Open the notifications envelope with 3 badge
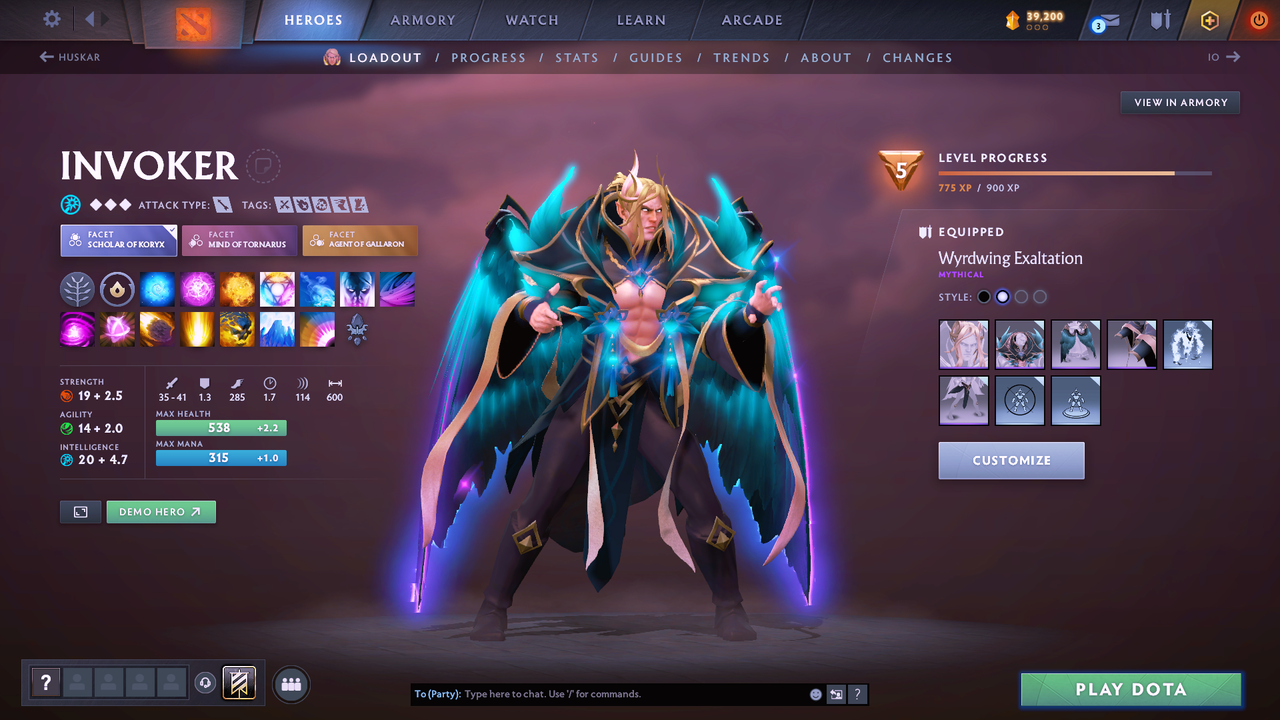The image size is (1280, 720). (x=1104, y=20)
